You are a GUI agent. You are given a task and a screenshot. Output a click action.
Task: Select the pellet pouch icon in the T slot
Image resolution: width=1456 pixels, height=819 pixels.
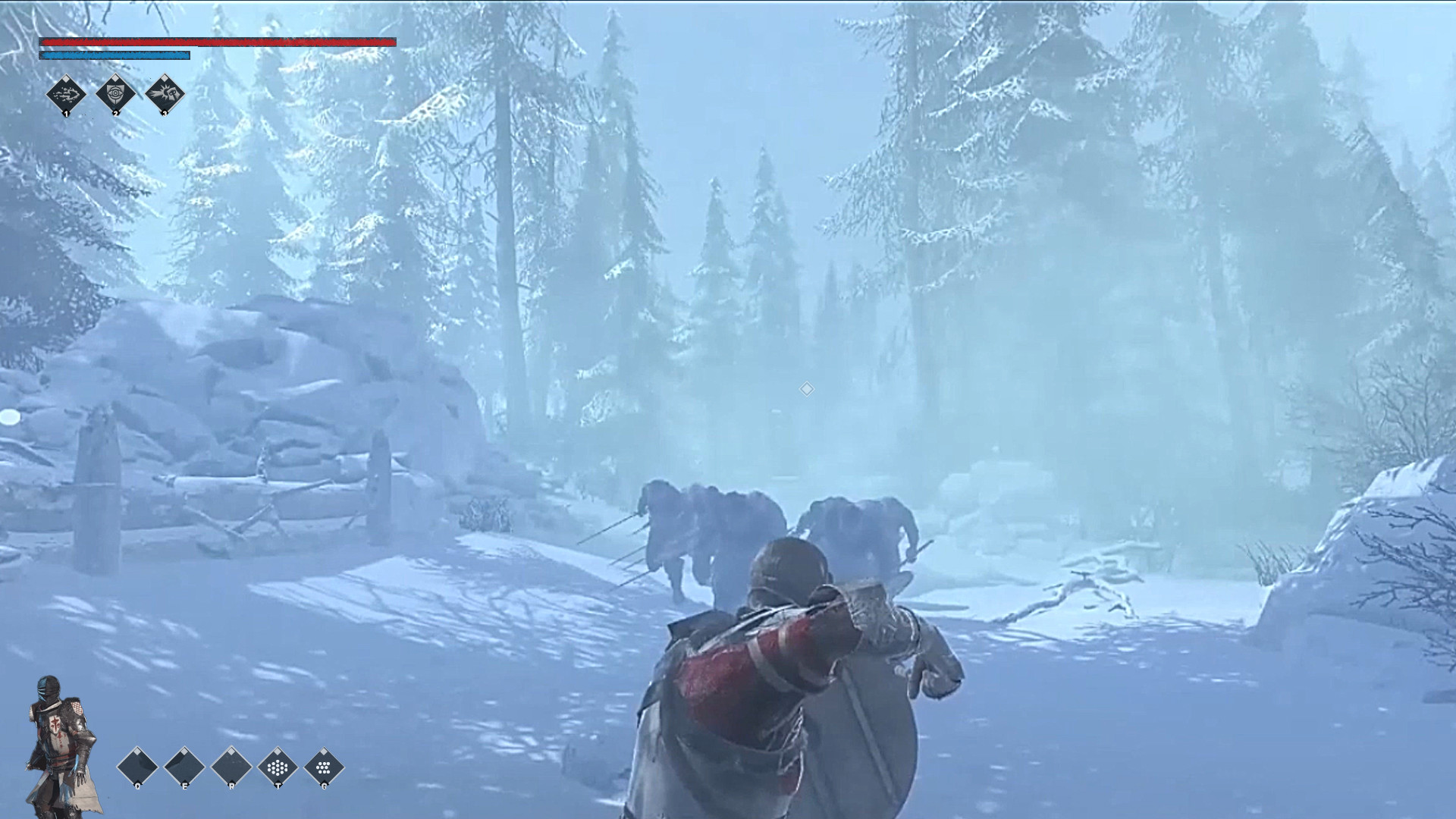pos(278,767)
